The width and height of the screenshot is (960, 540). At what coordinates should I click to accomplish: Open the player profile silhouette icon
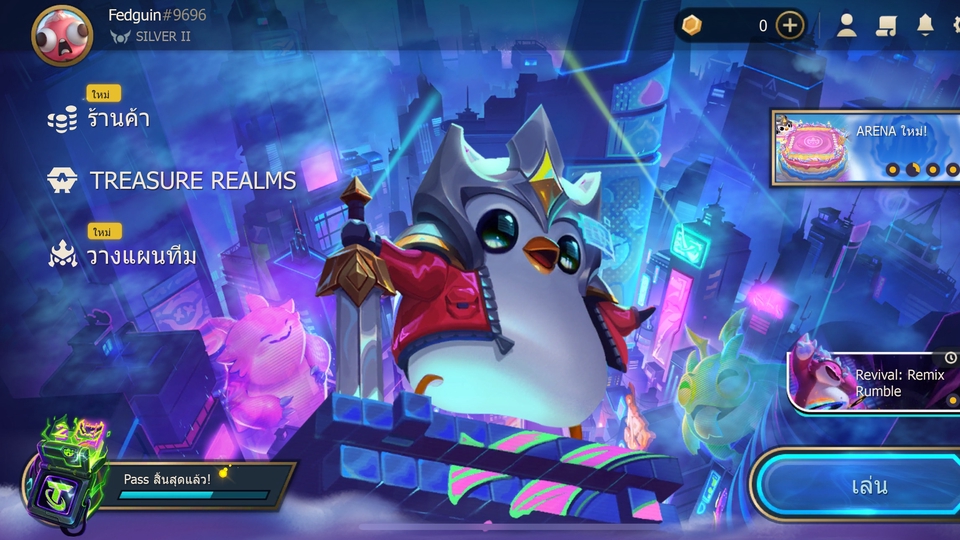tap(847, 26)
